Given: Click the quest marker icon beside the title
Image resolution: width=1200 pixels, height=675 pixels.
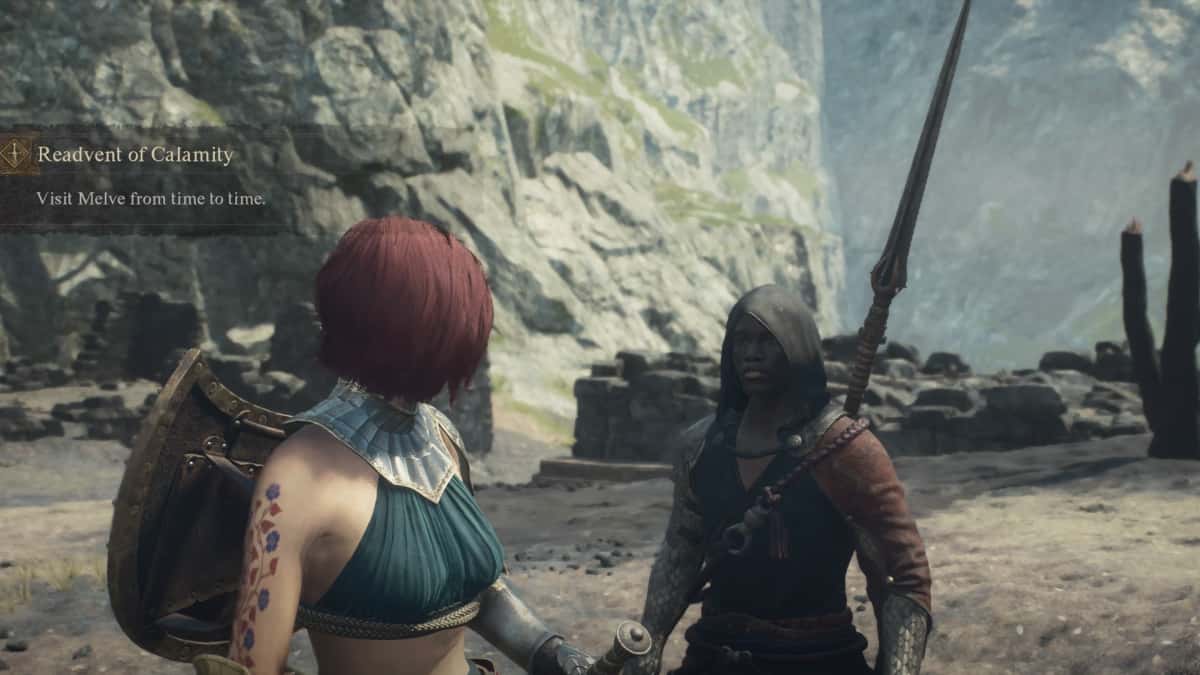Looking at the screenshot, I should coord(16,154).
